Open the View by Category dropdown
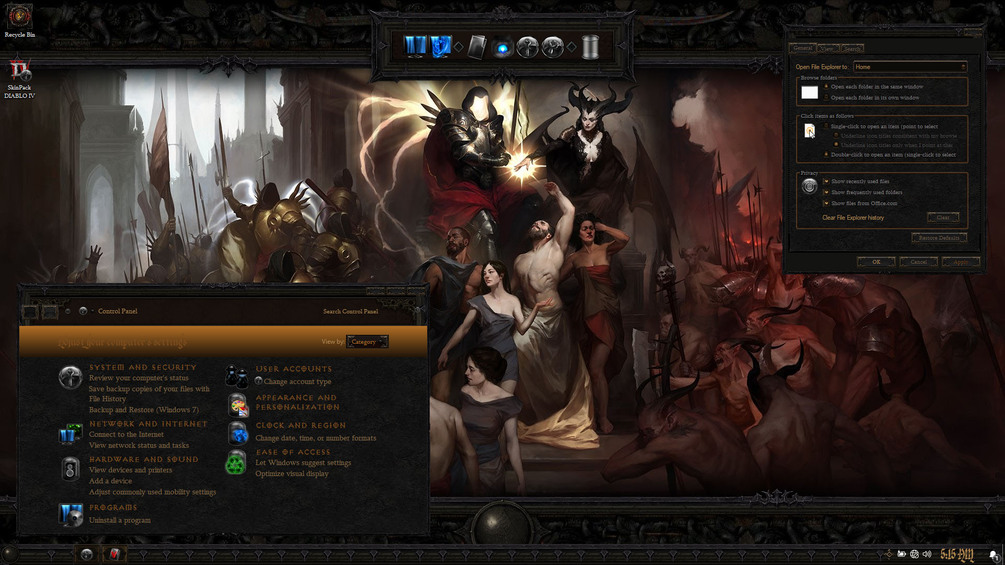The height and width of the screenshot is (565, 1005). [367, 342]
